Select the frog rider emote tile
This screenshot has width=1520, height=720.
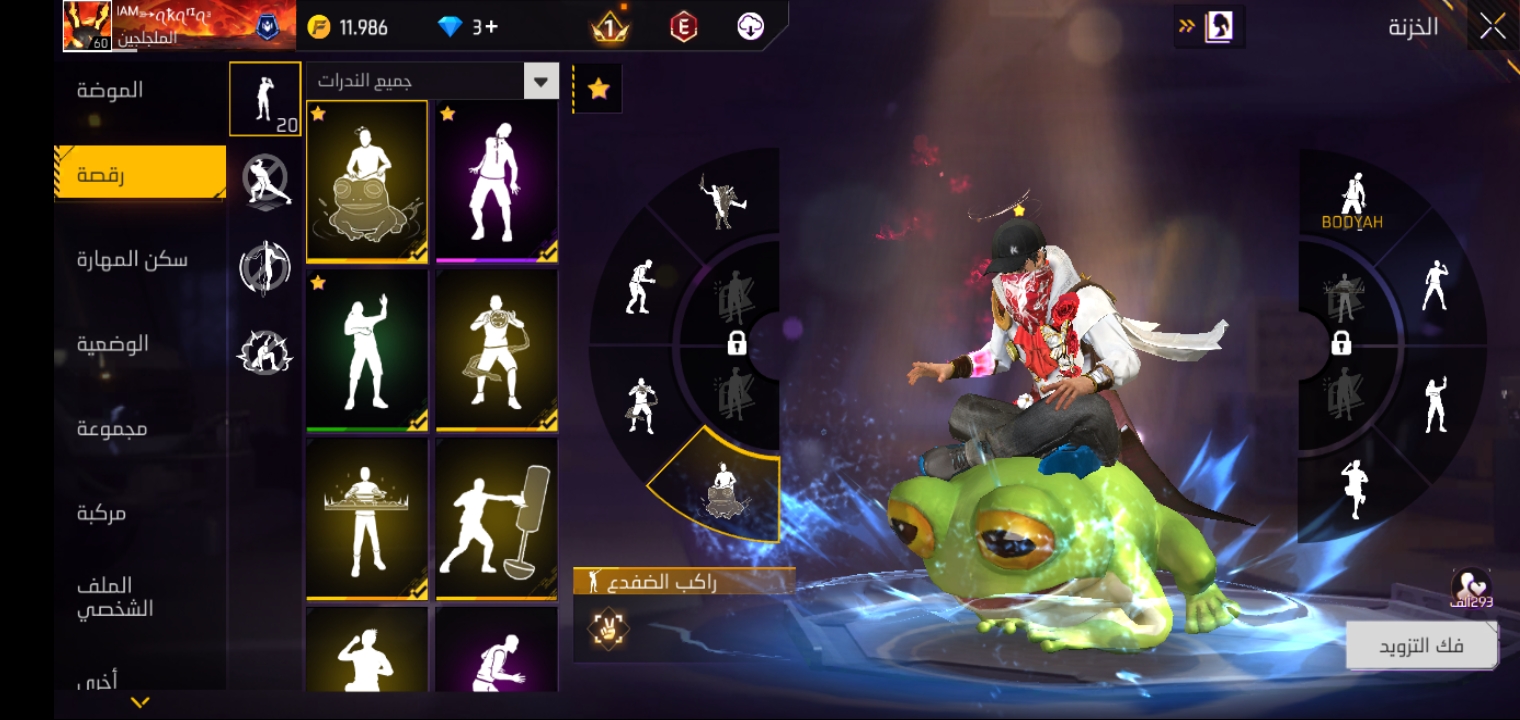[x=367, y=182]
